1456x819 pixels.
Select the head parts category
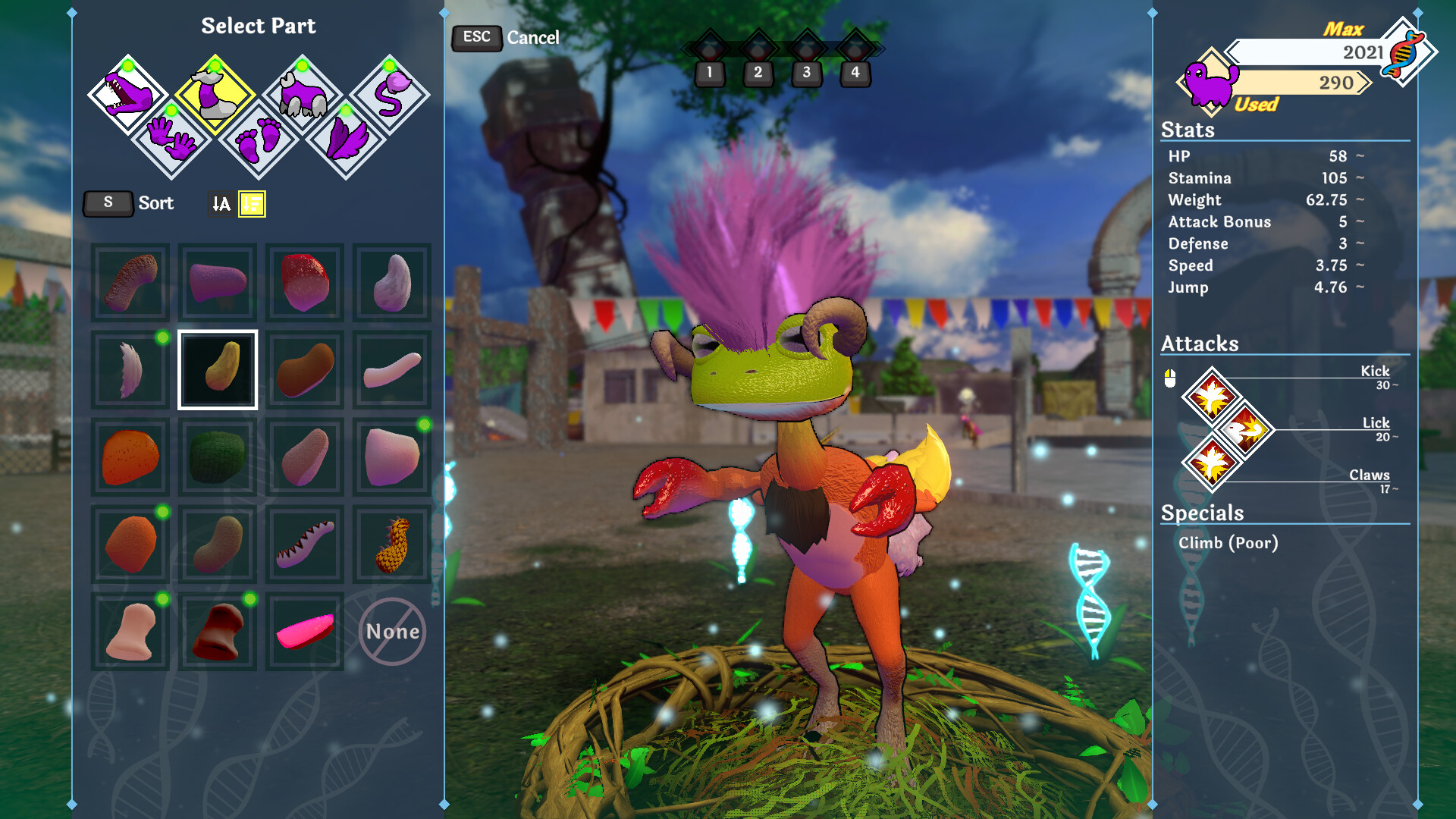click(127, 95)
